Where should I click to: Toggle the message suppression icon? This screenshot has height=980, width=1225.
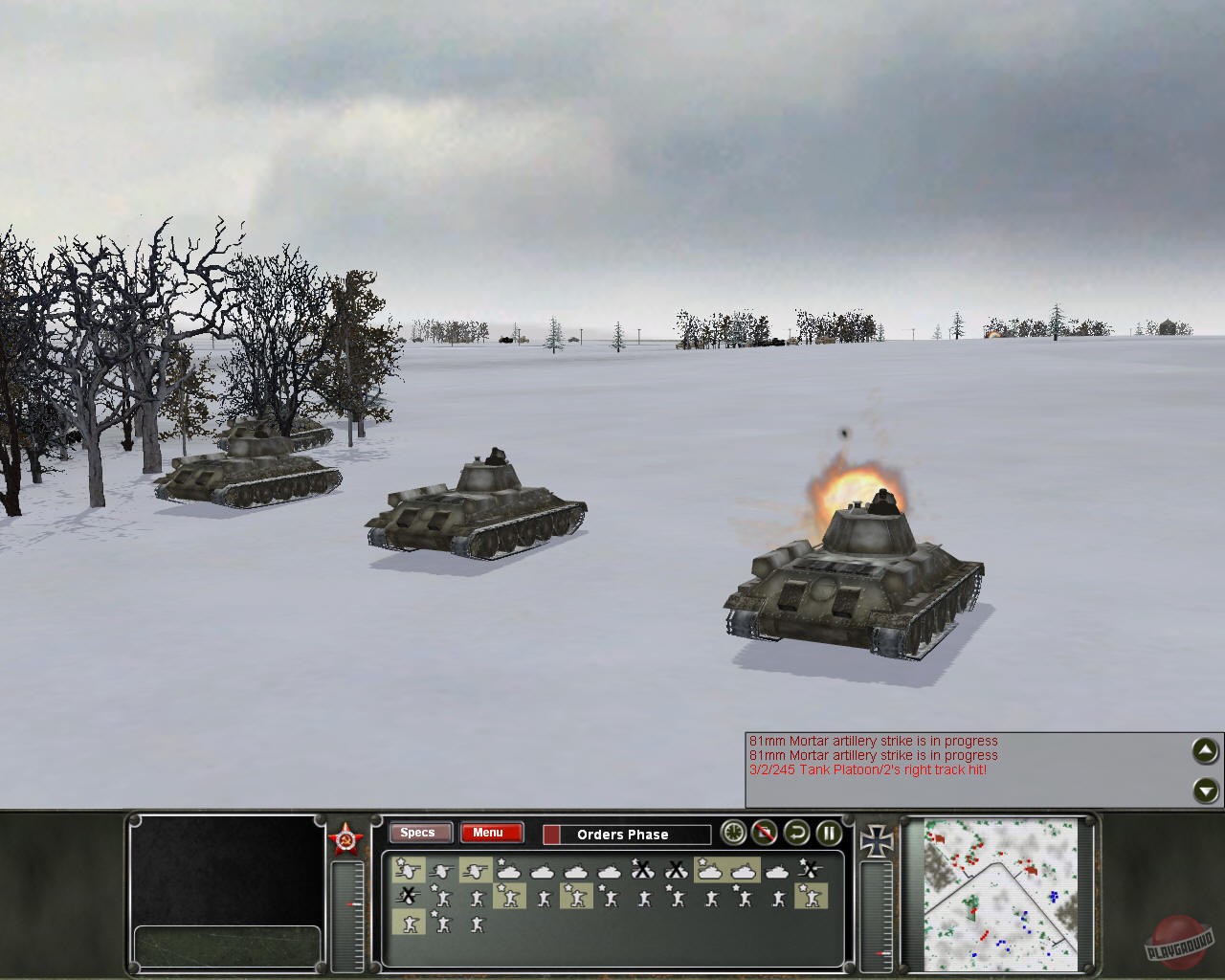click(764, 834)
